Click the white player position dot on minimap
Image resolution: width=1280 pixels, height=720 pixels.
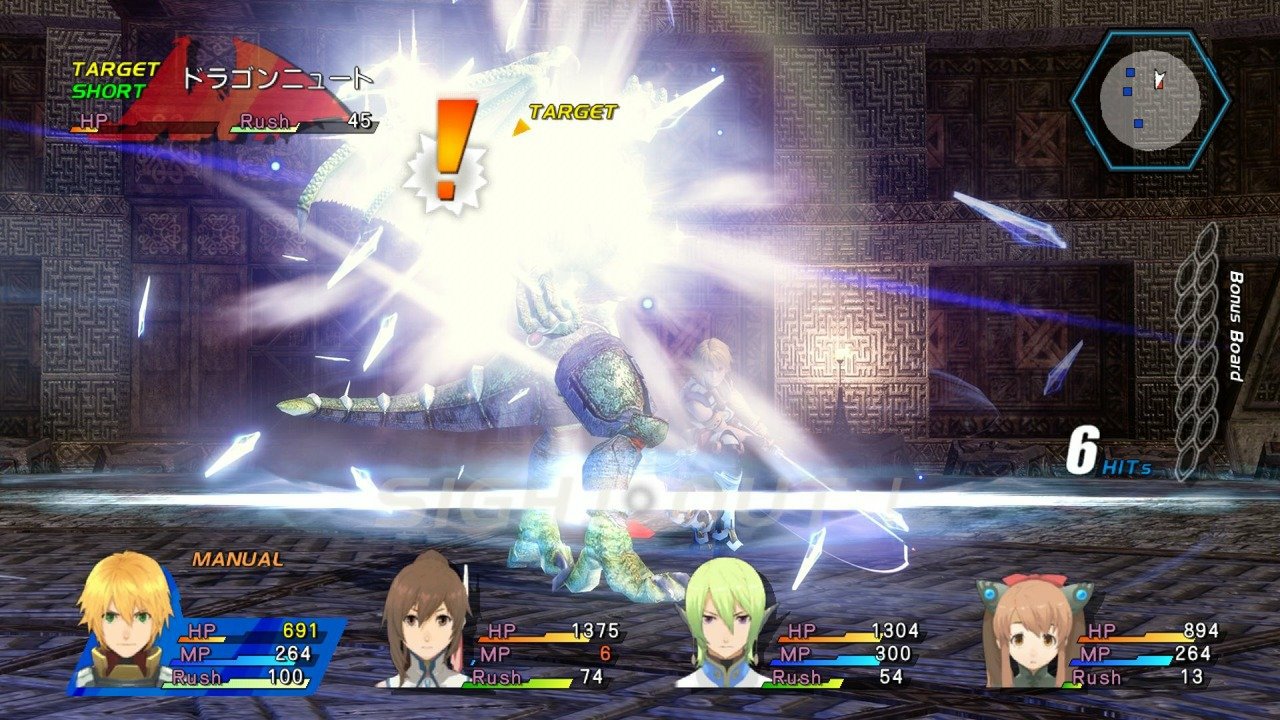click(x=1160, y=78)
